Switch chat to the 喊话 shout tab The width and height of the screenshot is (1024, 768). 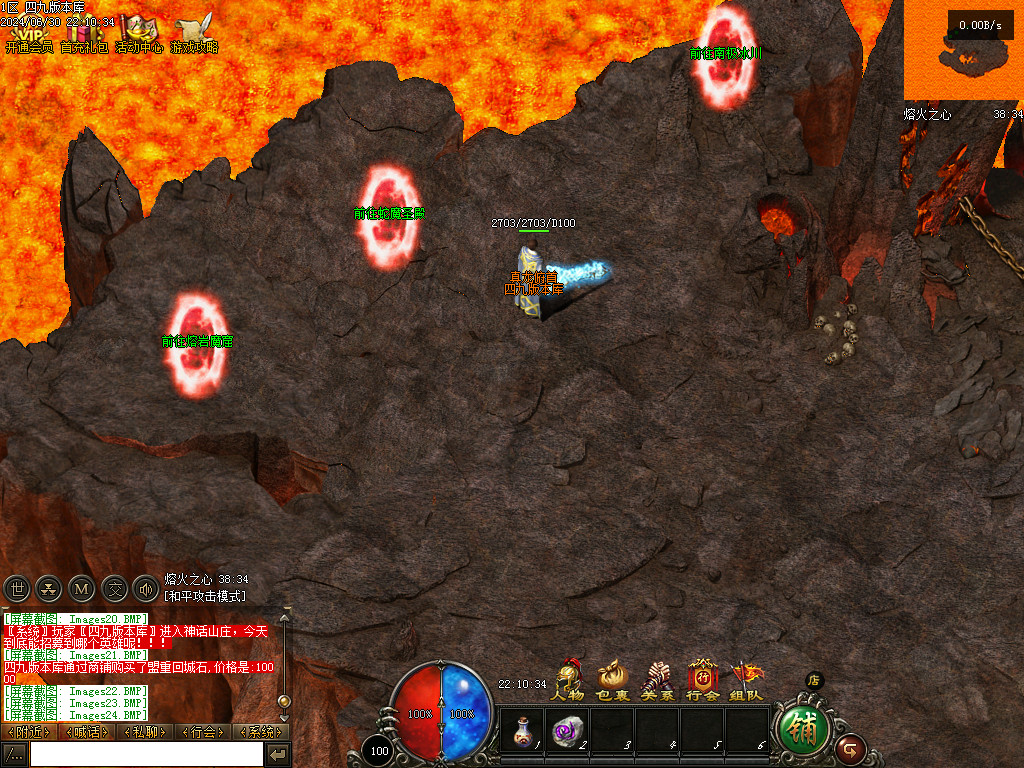click(x=89, y=732)
